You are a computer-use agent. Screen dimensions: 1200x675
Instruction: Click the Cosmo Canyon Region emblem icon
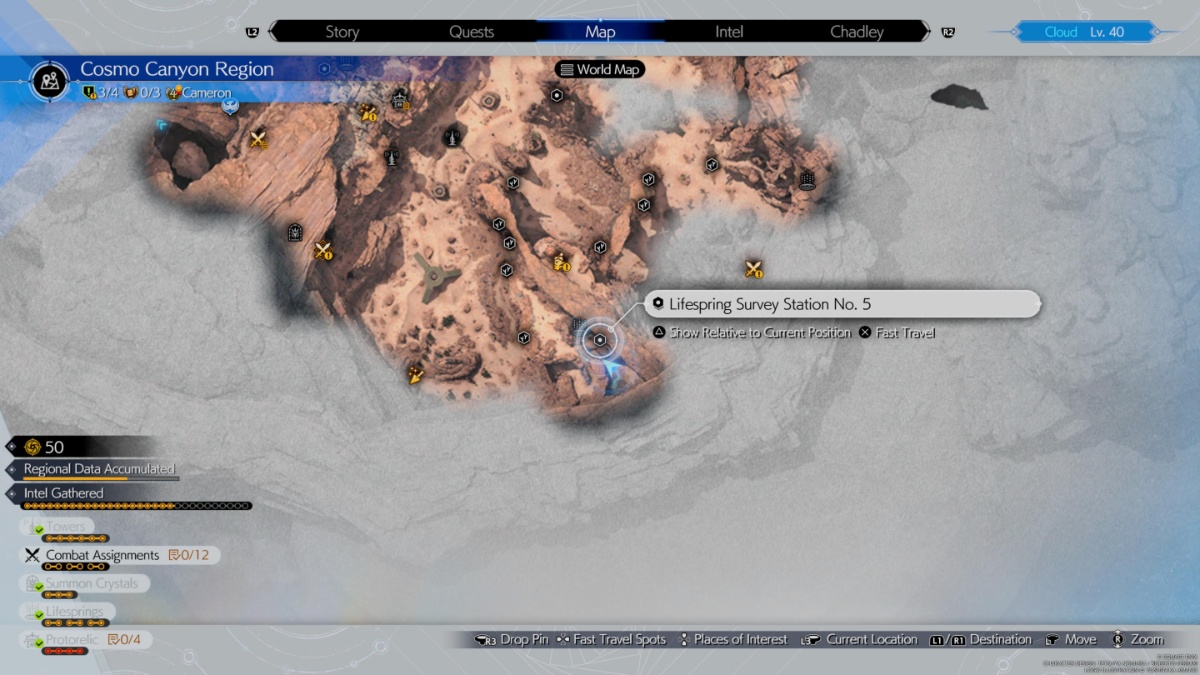tap(49, 79)
